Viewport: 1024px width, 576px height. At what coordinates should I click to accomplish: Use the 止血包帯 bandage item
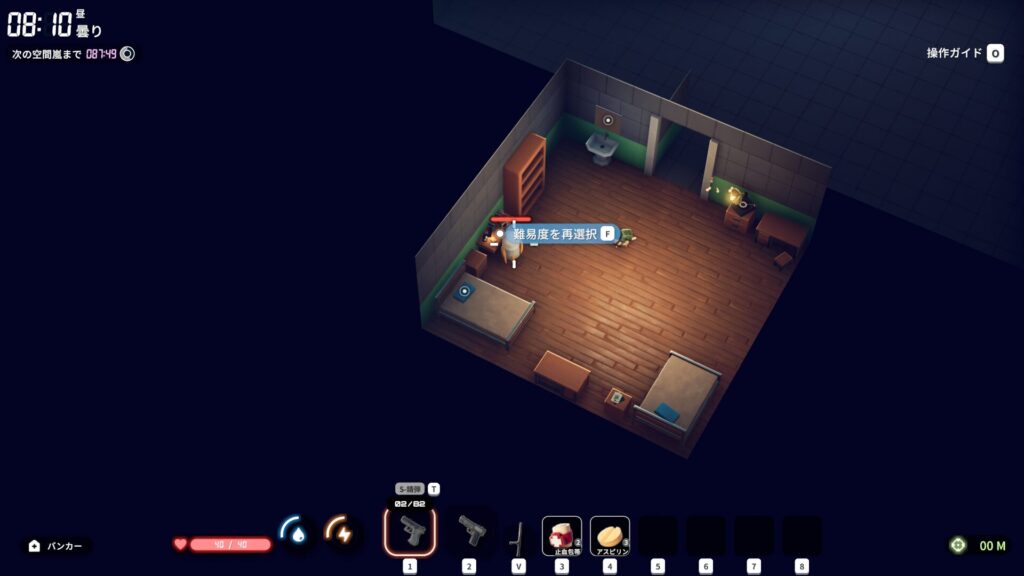562,535
